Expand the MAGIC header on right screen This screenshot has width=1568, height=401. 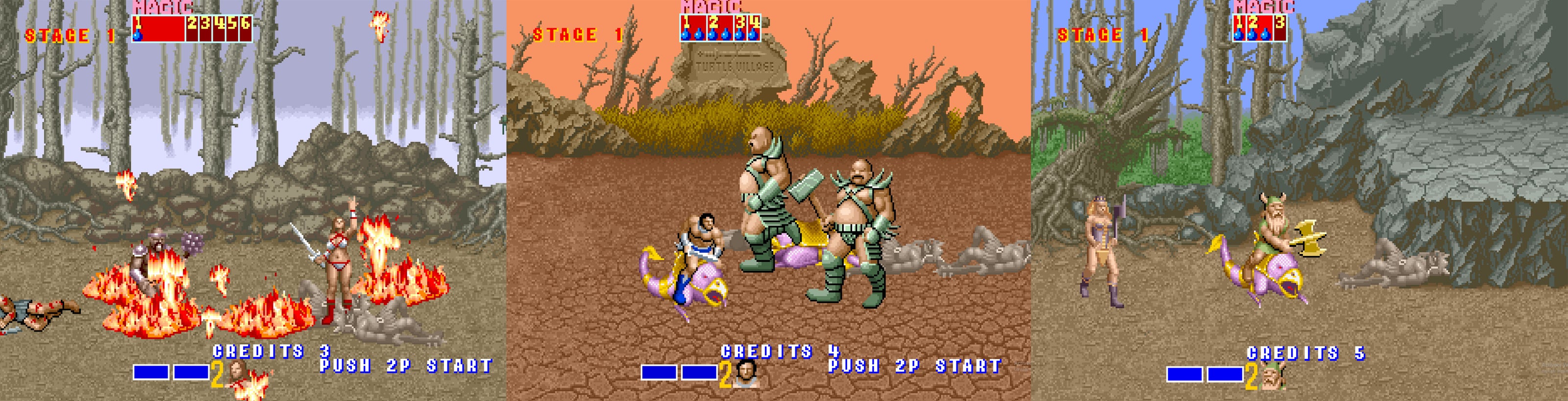(x=1265, y=6)
